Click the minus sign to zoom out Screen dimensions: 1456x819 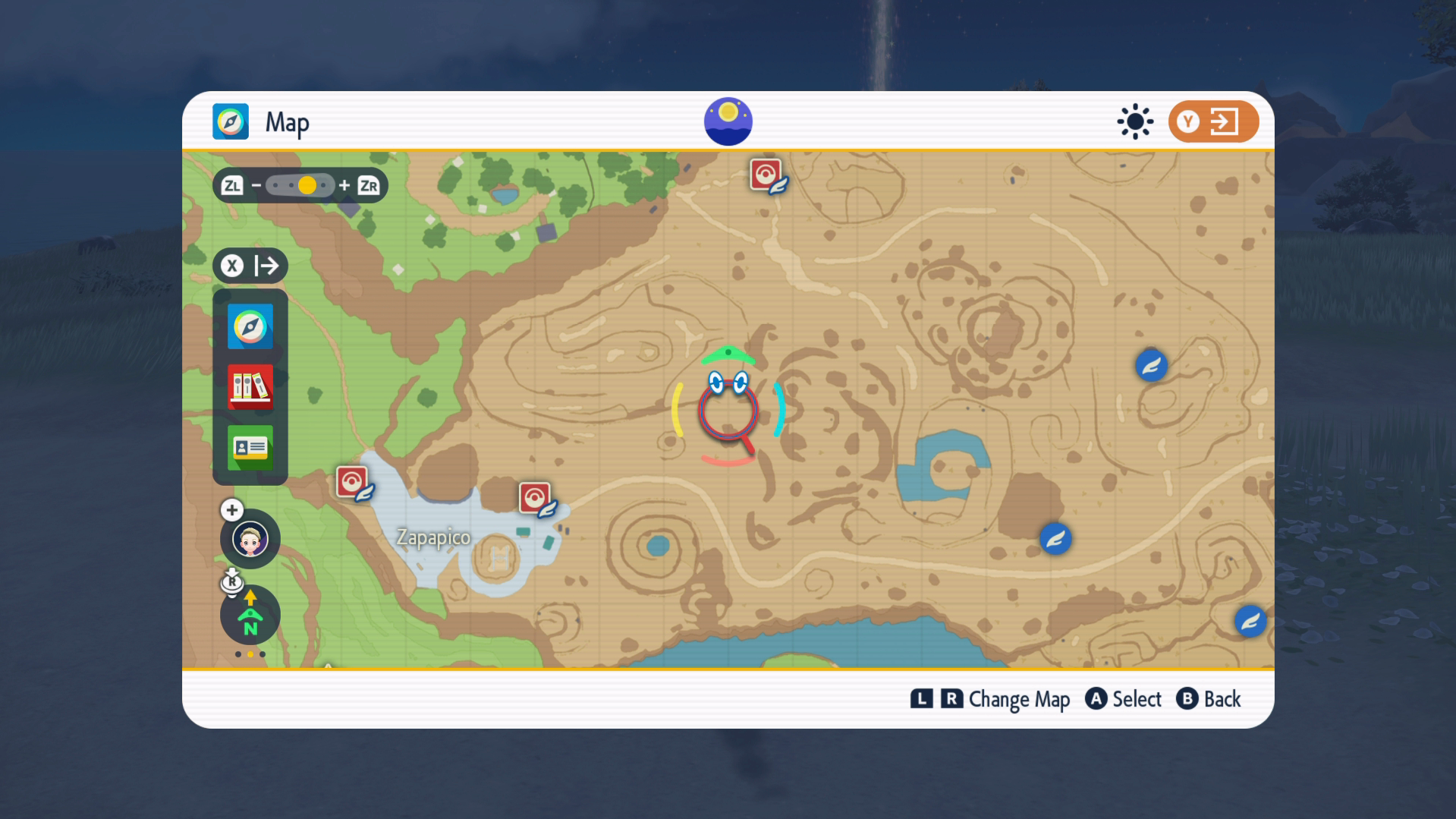[x=256, y=185]
